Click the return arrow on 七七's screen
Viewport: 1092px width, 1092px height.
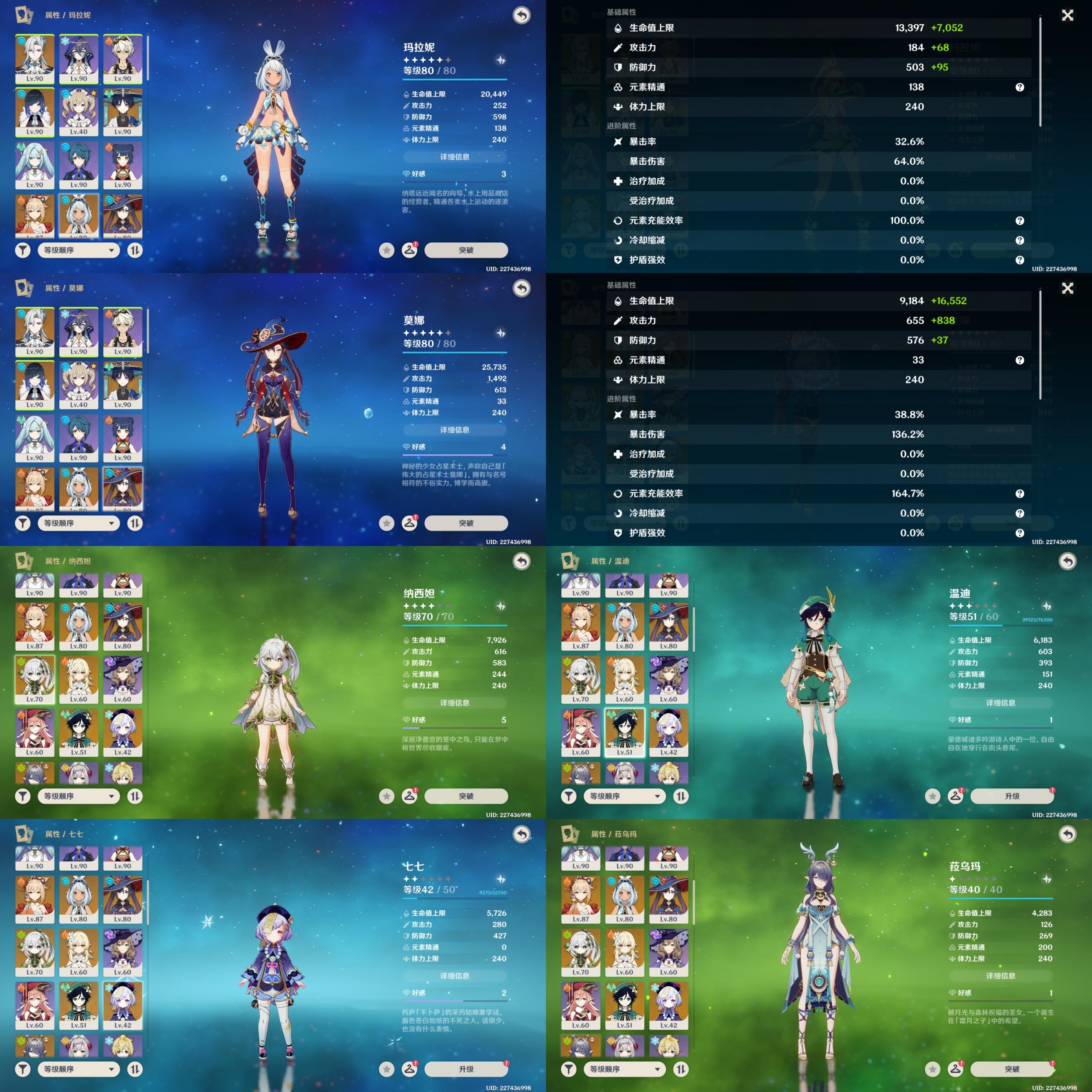[x=521, y=834]
